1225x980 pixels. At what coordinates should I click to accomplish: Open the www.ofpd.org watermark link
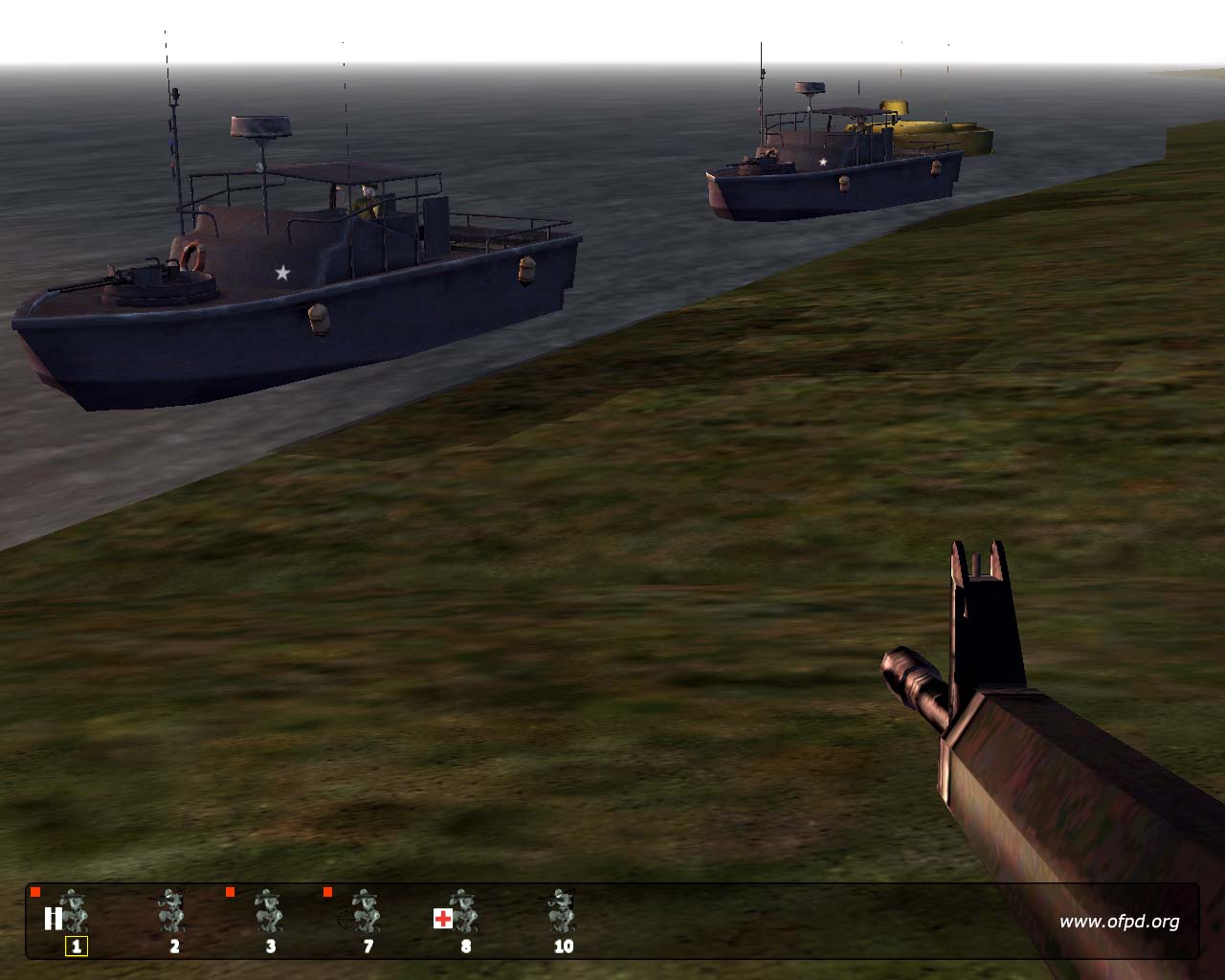pos(1119,922)
